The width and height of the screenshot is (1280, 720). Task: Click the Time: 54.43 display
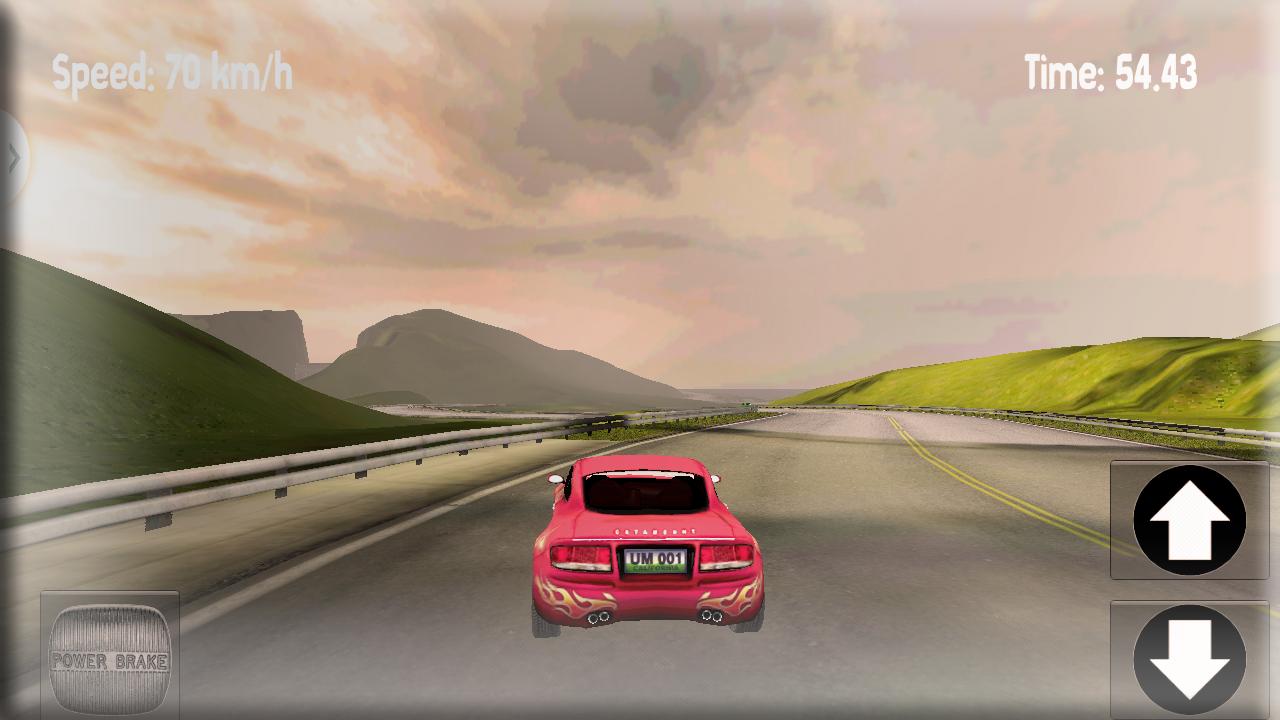[x=1110, y=68]
